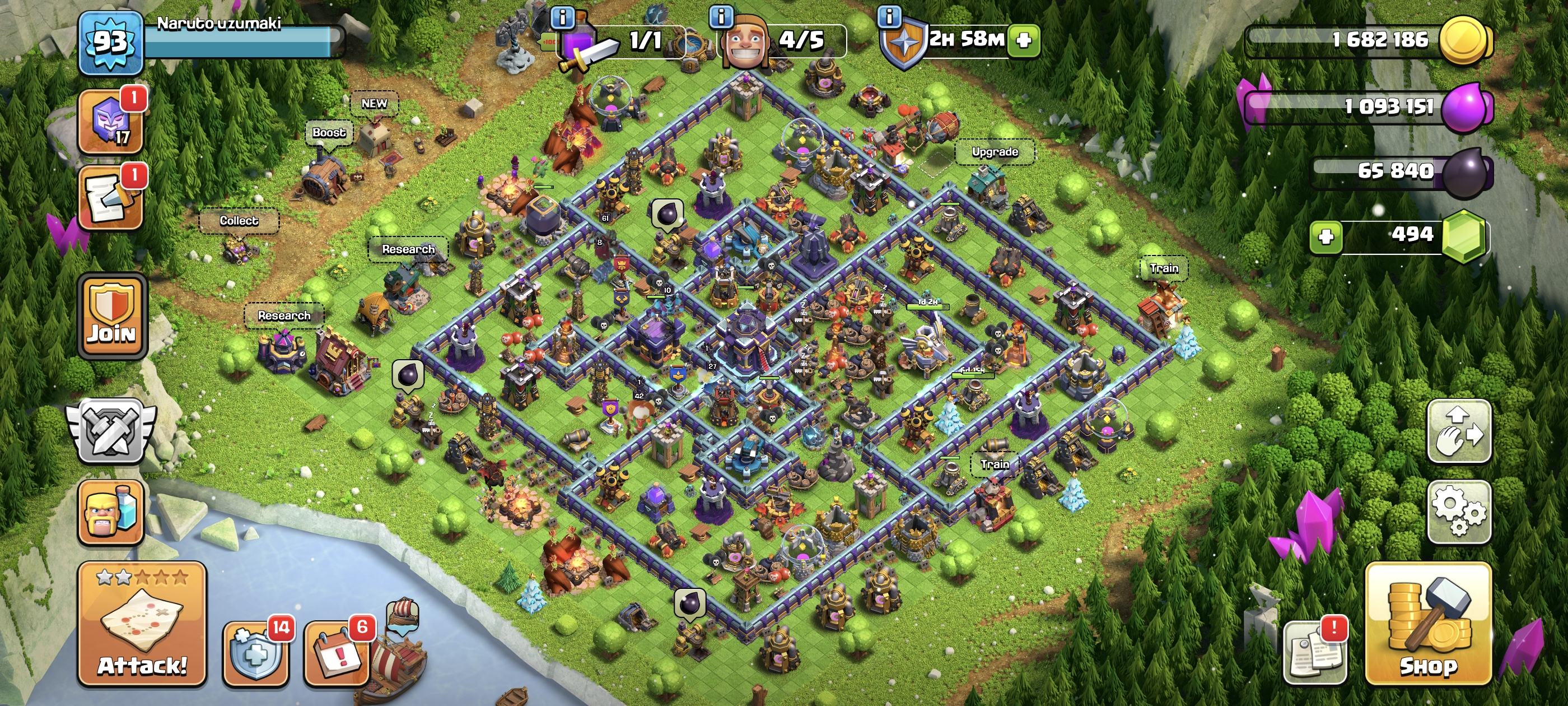Open the crossed swords ranked battle button
This screenshot has width=1568, height=706.
pos(111,431)
